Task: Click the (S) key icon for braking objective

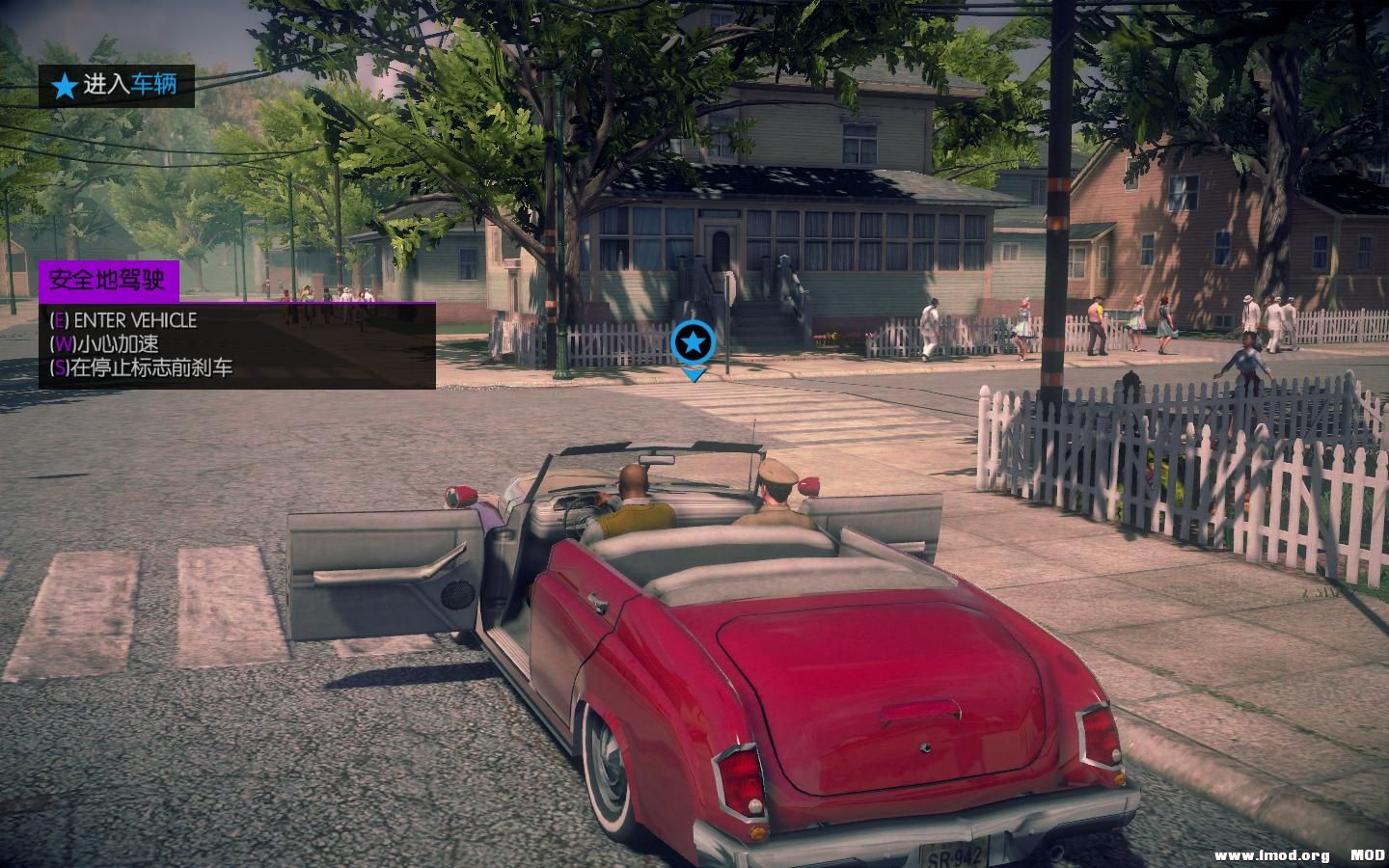Action: pyautogui.click(x=60, y=366)
